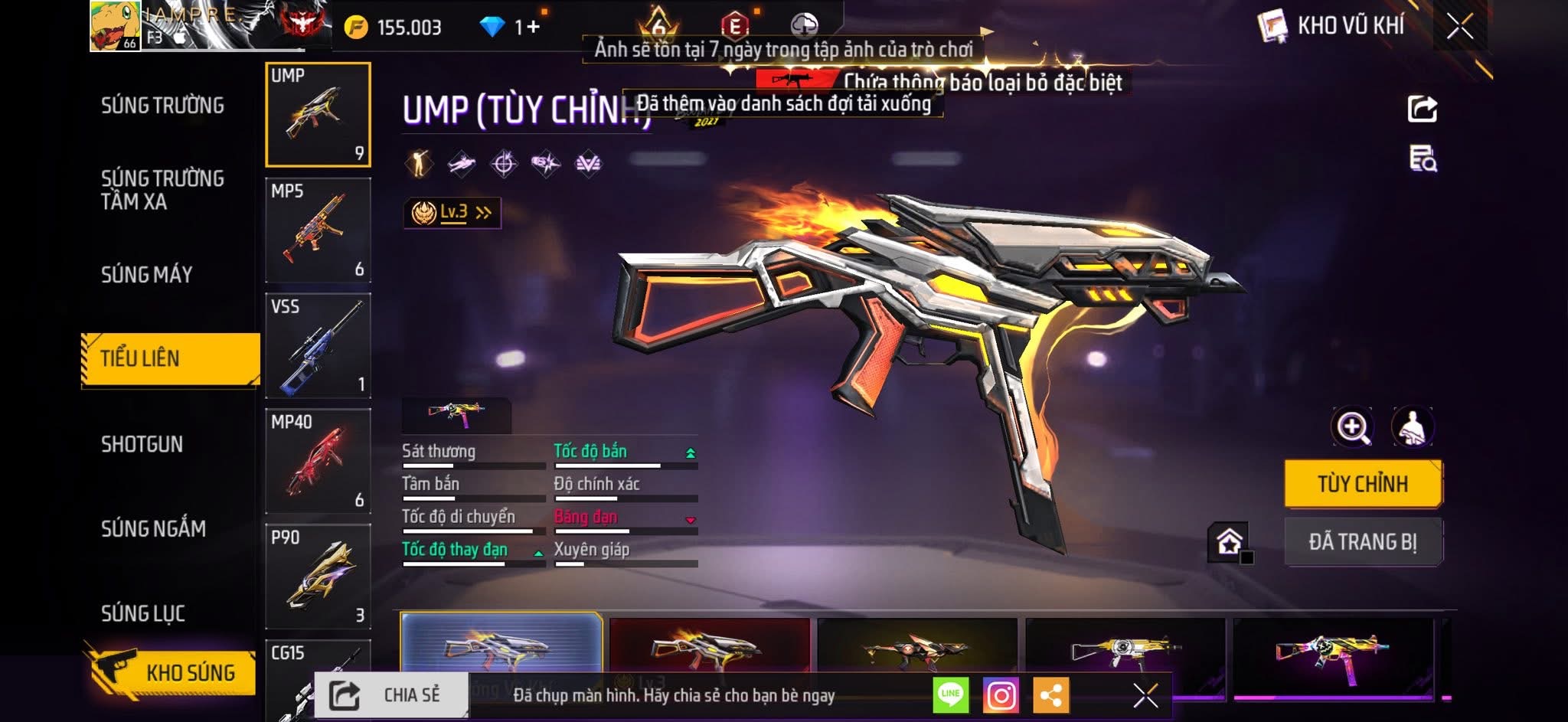This screenshot has height=722, width=1568.
Task: Click the Đã Trang Bị equipped button
Action: (x=1362, y=542)
